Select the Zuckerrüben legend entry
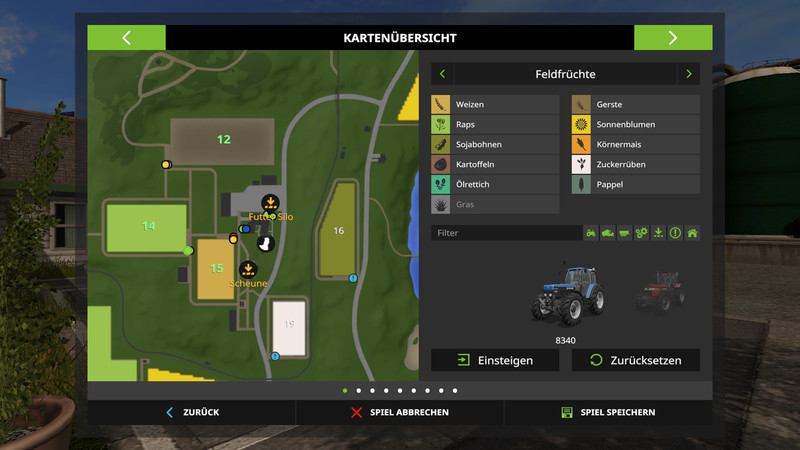Image resolution: width=800 pixels, height=450 pixels. pos(635,164)
